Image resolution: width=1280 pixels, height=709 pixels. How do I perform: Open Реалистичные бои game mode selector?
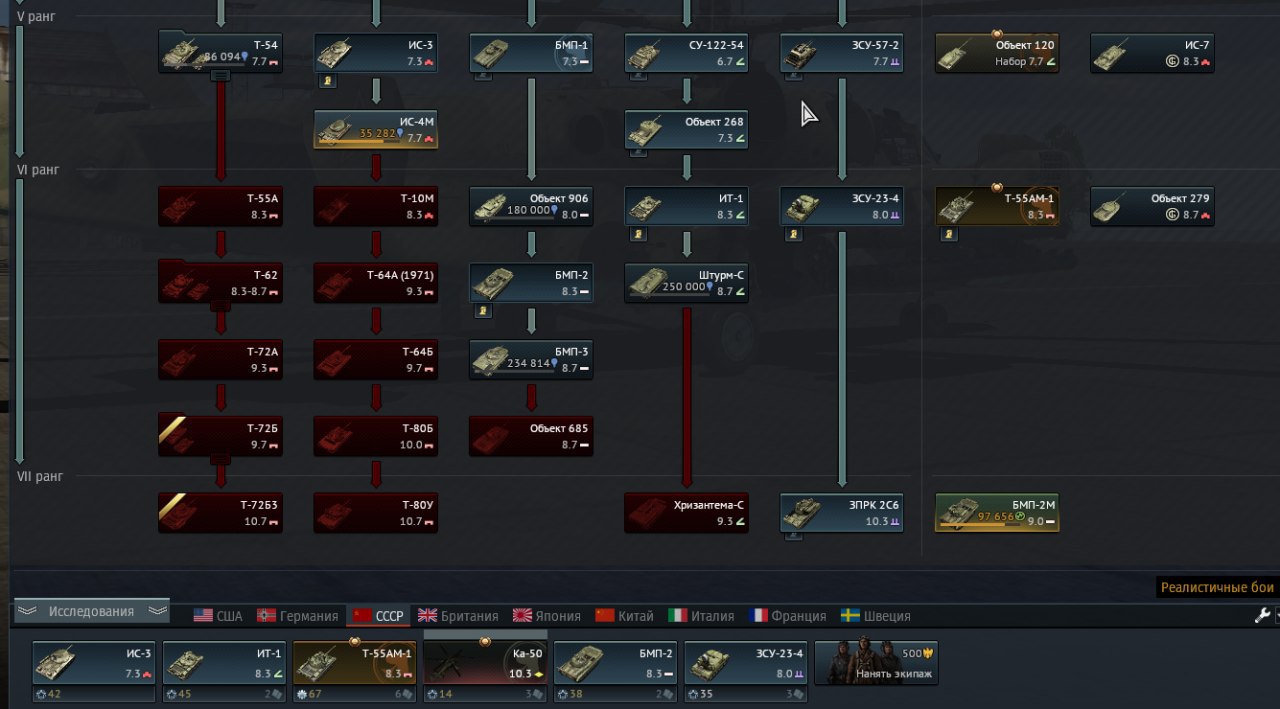click(1218, 588)
